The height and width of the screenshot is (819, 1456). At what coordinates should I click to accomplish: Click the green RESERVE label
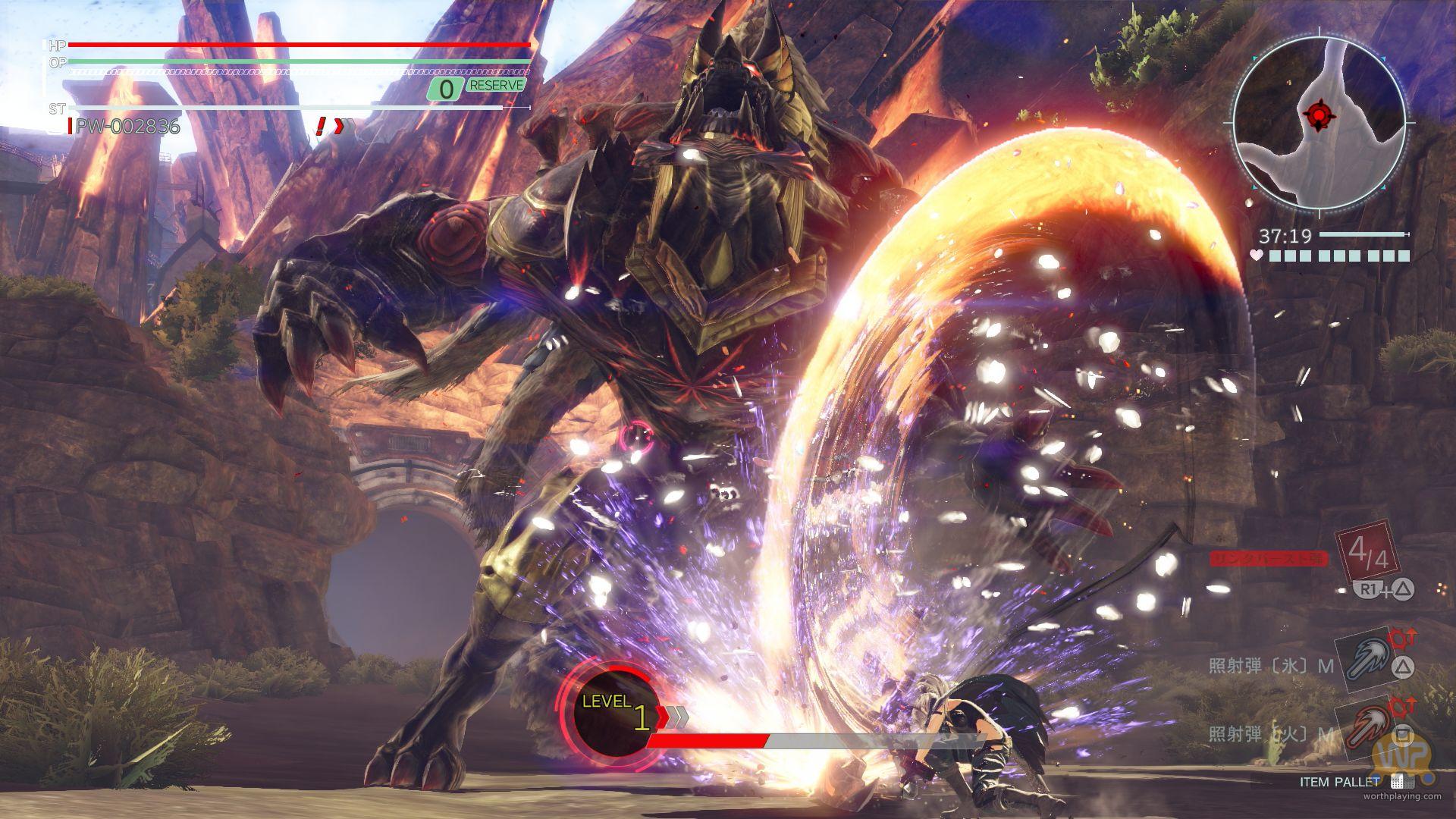[496, 85]
